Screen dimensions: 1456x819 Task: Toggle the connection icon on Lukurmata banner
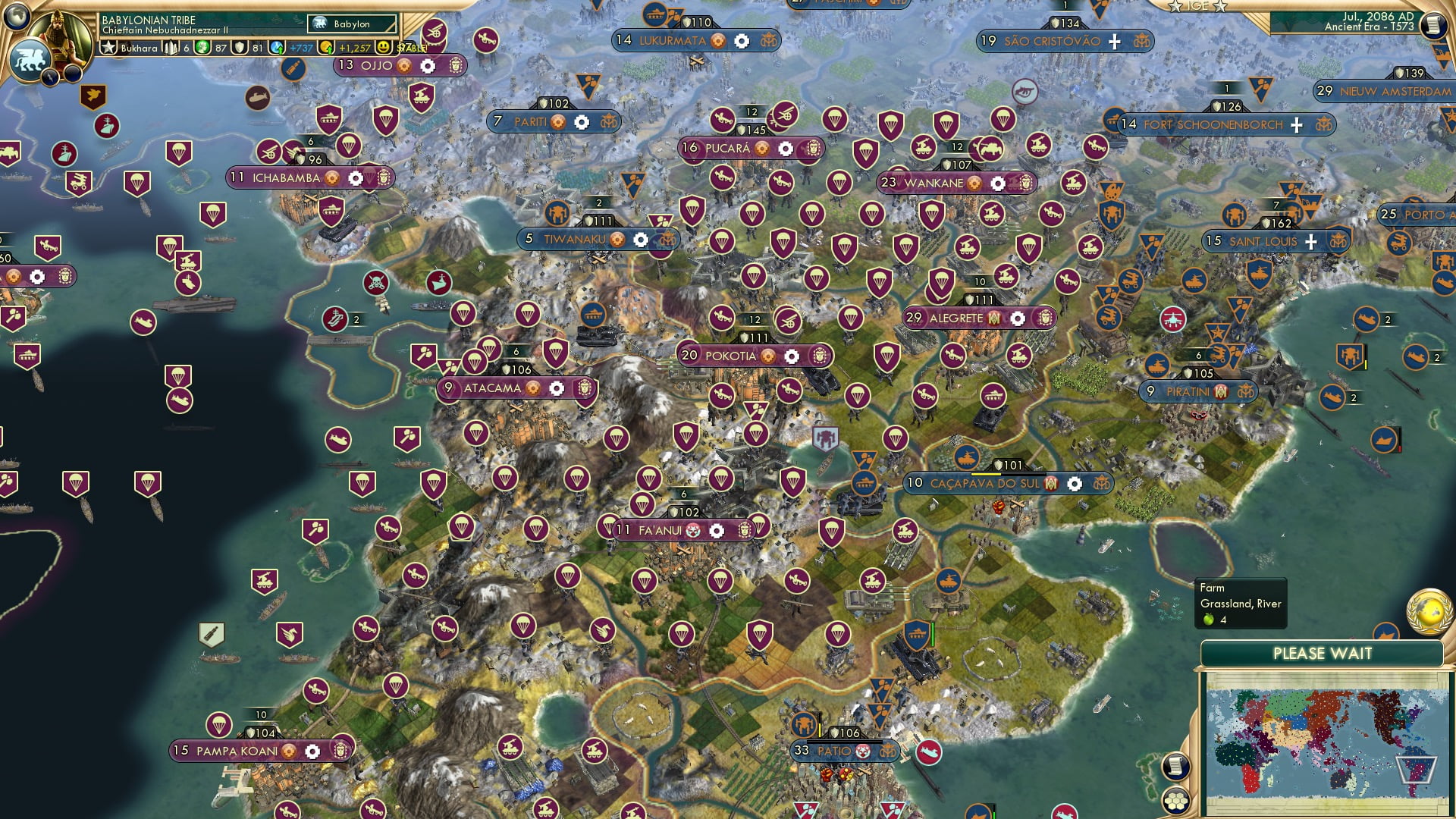[768, 41]
